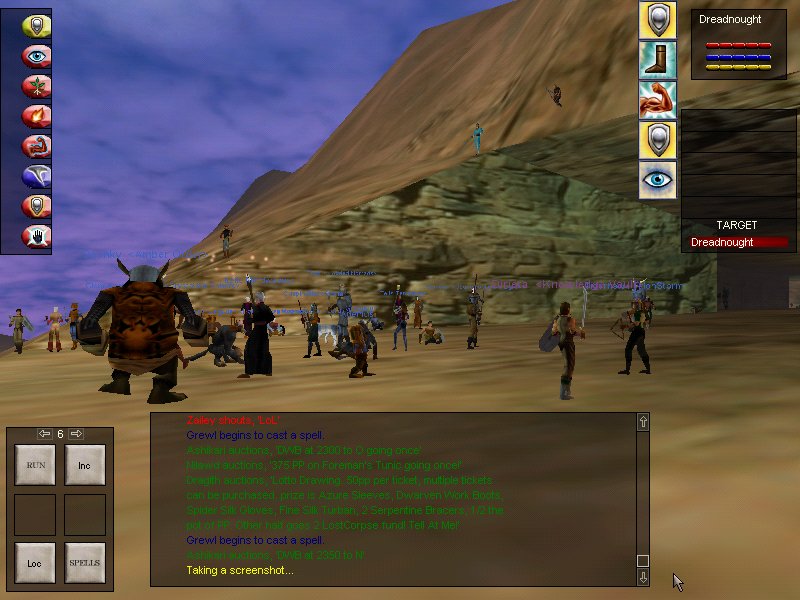Open the SPELLS hotbutton

[x=85, y=563]
